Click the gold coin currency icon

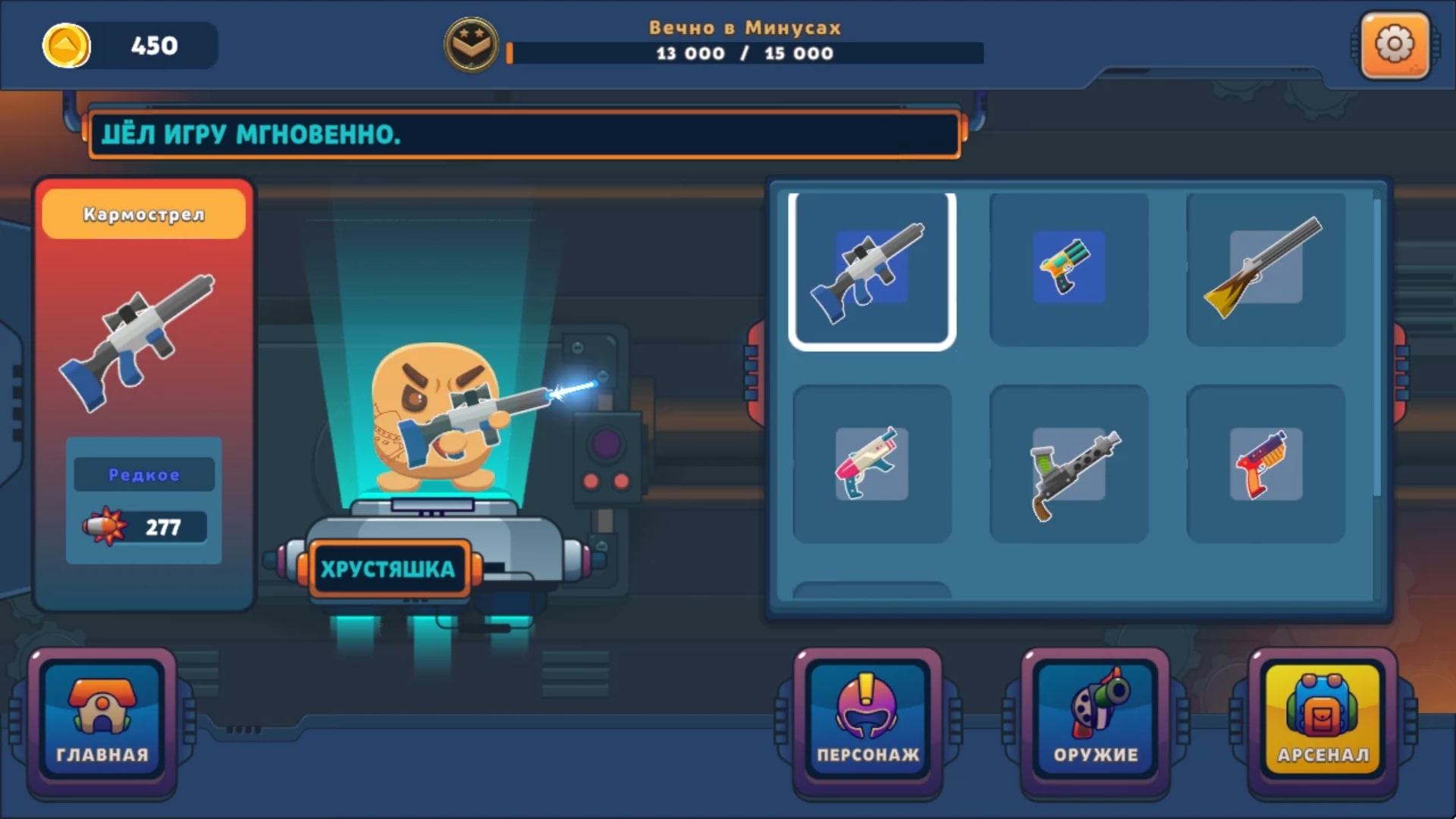click(x=66, y=45)
